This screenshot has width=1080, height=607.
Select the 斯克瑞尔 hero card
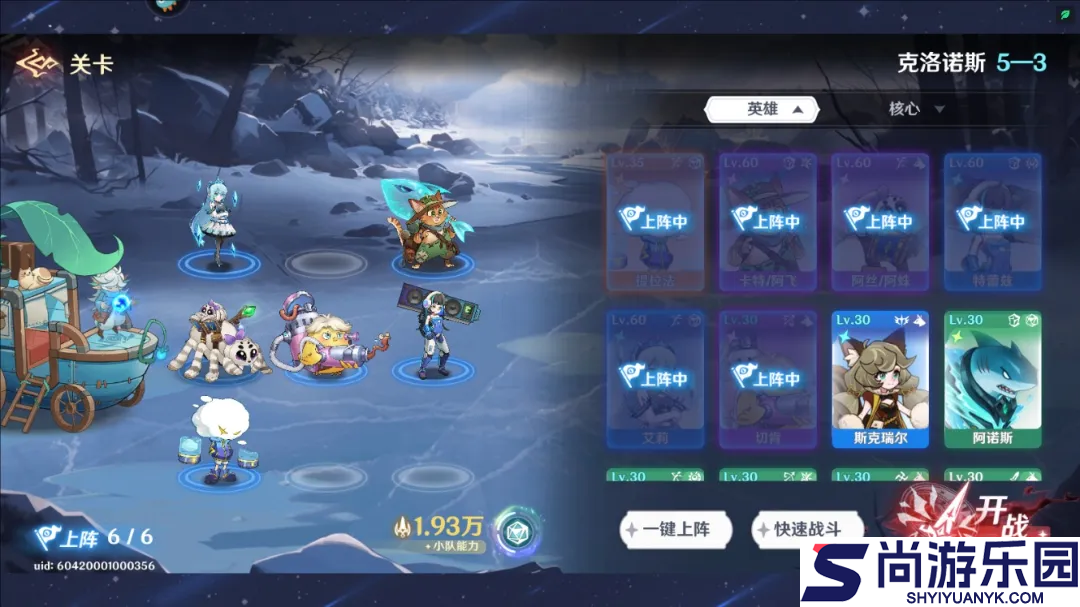(x=880, y=379)
